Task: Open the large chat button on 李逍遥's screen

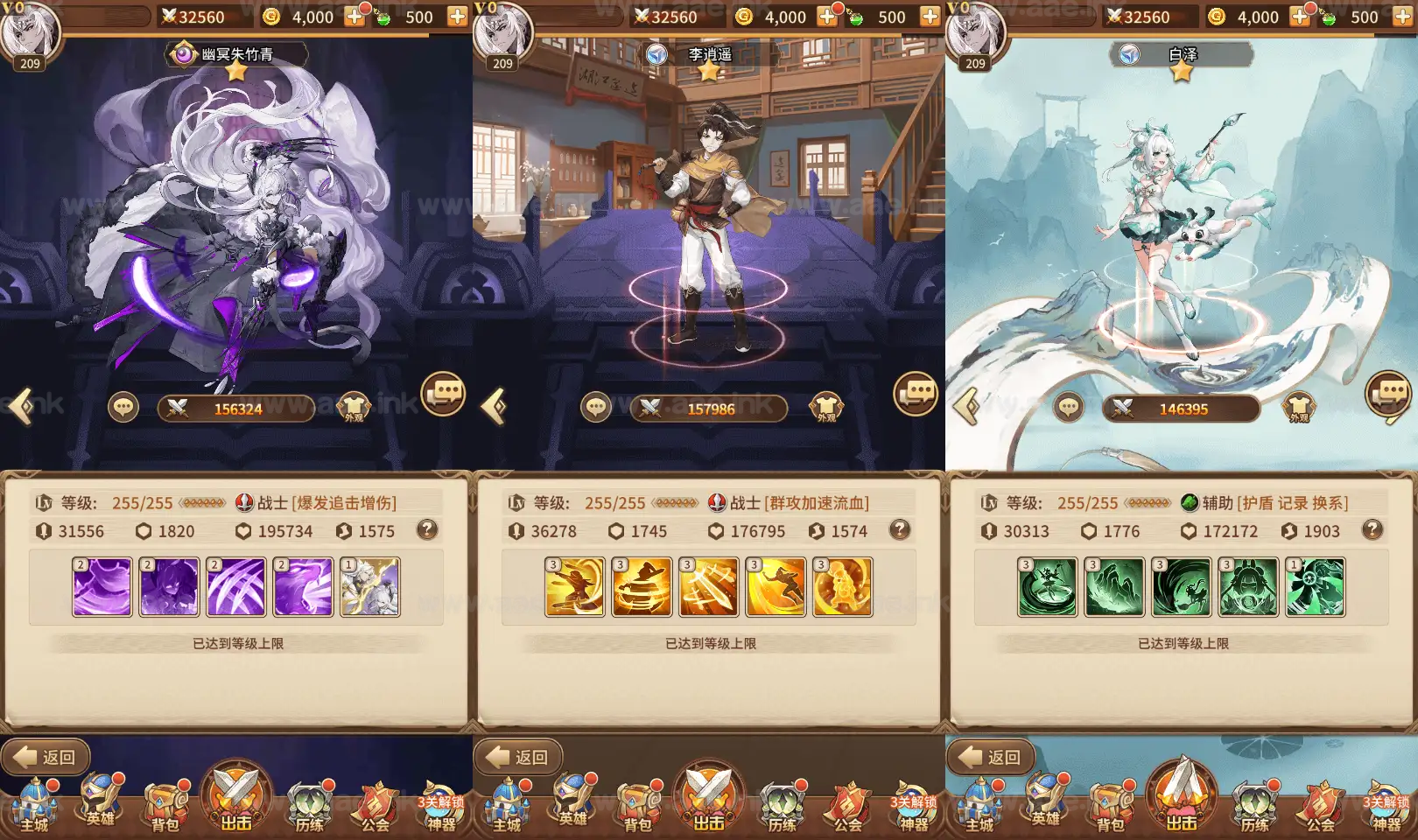Action: [x=916, y=394]
